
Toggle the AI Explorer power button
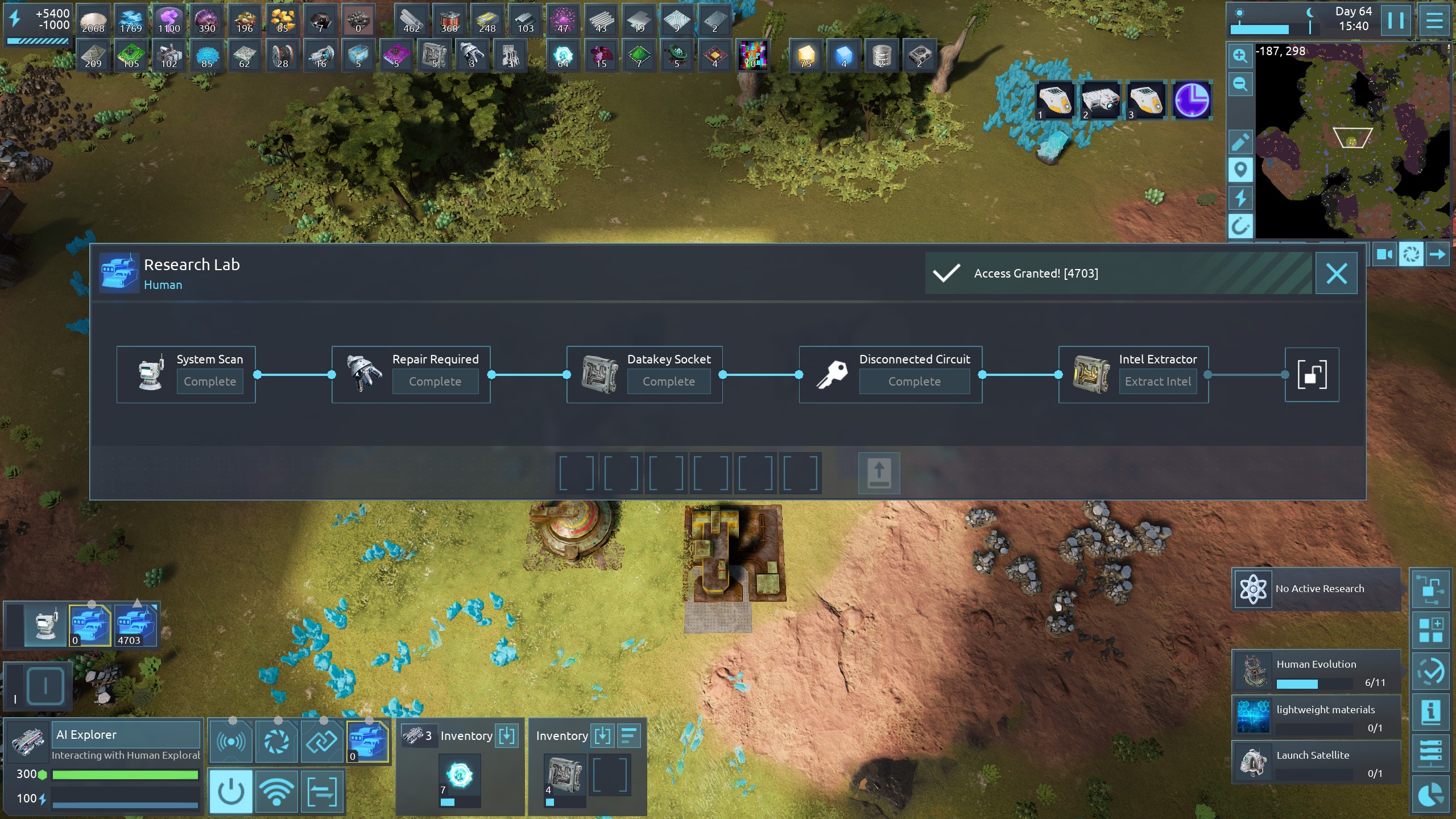(x=231, y=791)
